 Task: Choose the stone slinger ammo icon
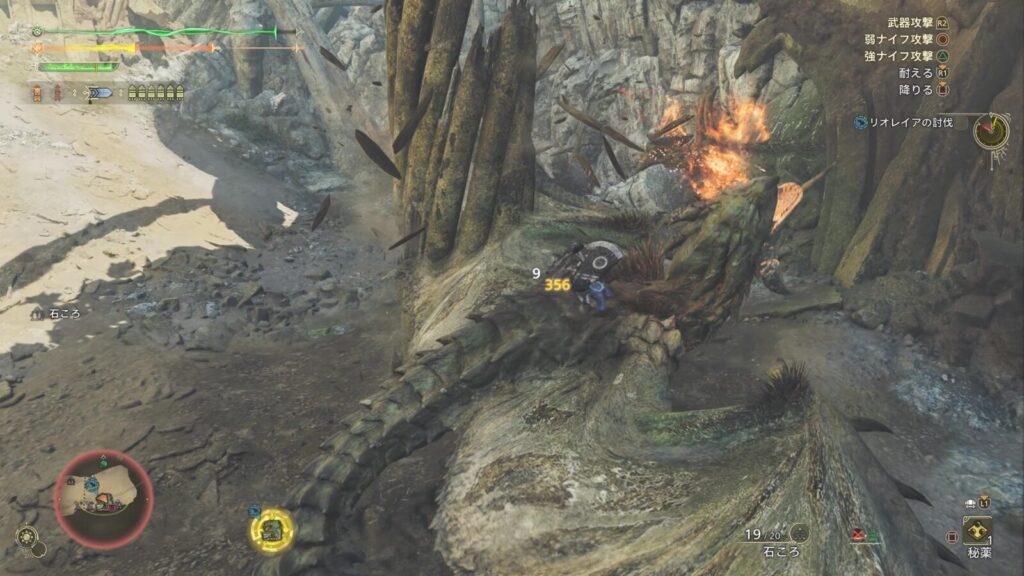pyautogui.click(x=800, y=534)
